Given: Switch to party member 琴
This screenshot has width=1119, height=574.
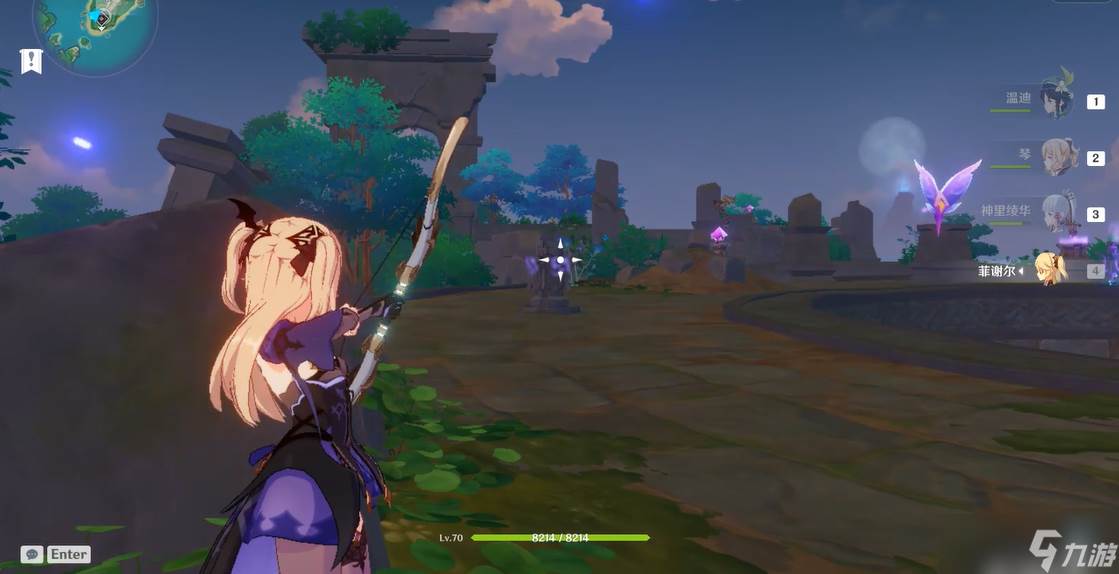Looking at the screenshot, I should pos(1056,157).
